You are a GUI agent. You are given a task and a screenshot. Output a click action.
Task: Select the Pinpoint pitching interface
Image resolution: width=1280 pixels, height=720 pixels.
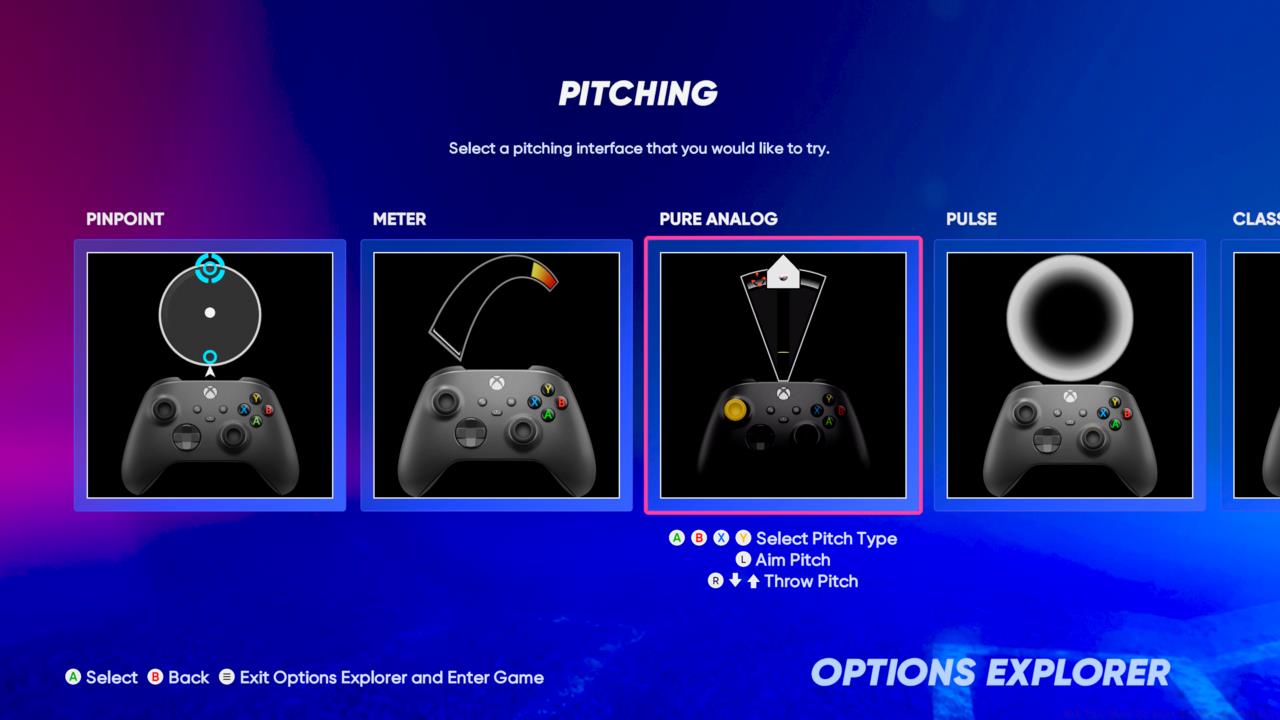tap(210, 375)
